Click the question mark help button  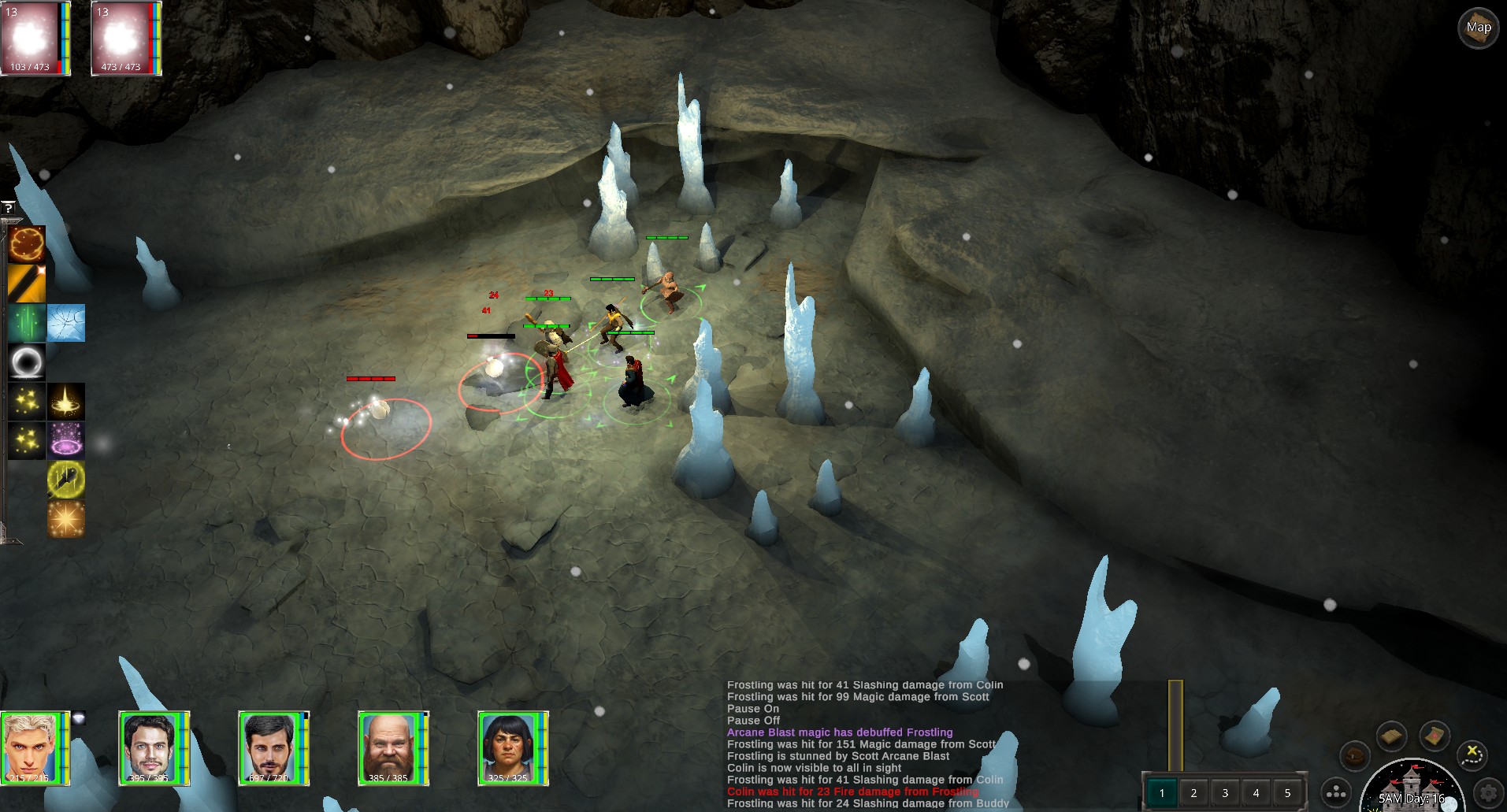coord(8,208)
